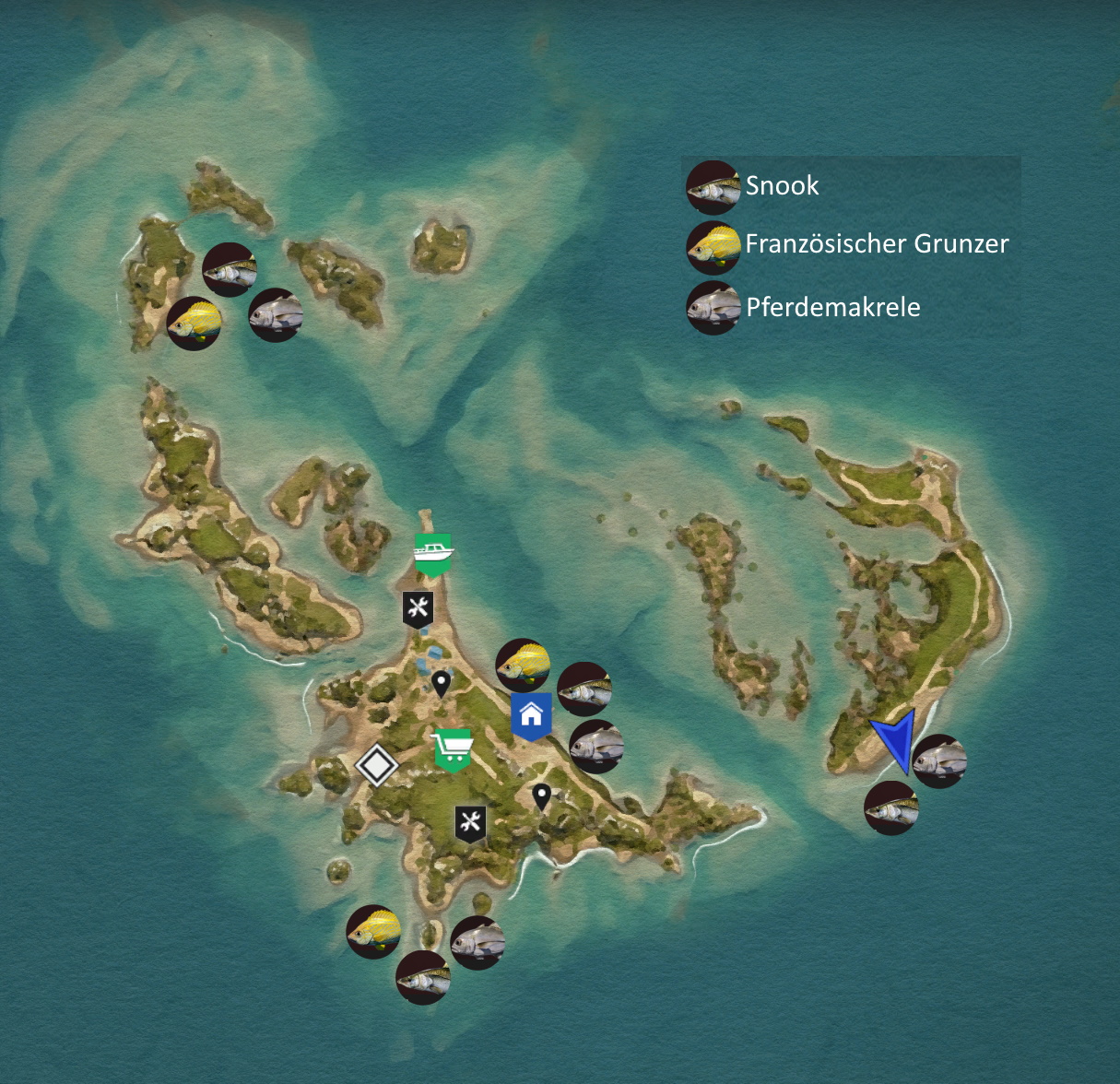Open the green boat marker

pyautogui.click(x=433, y=553)
